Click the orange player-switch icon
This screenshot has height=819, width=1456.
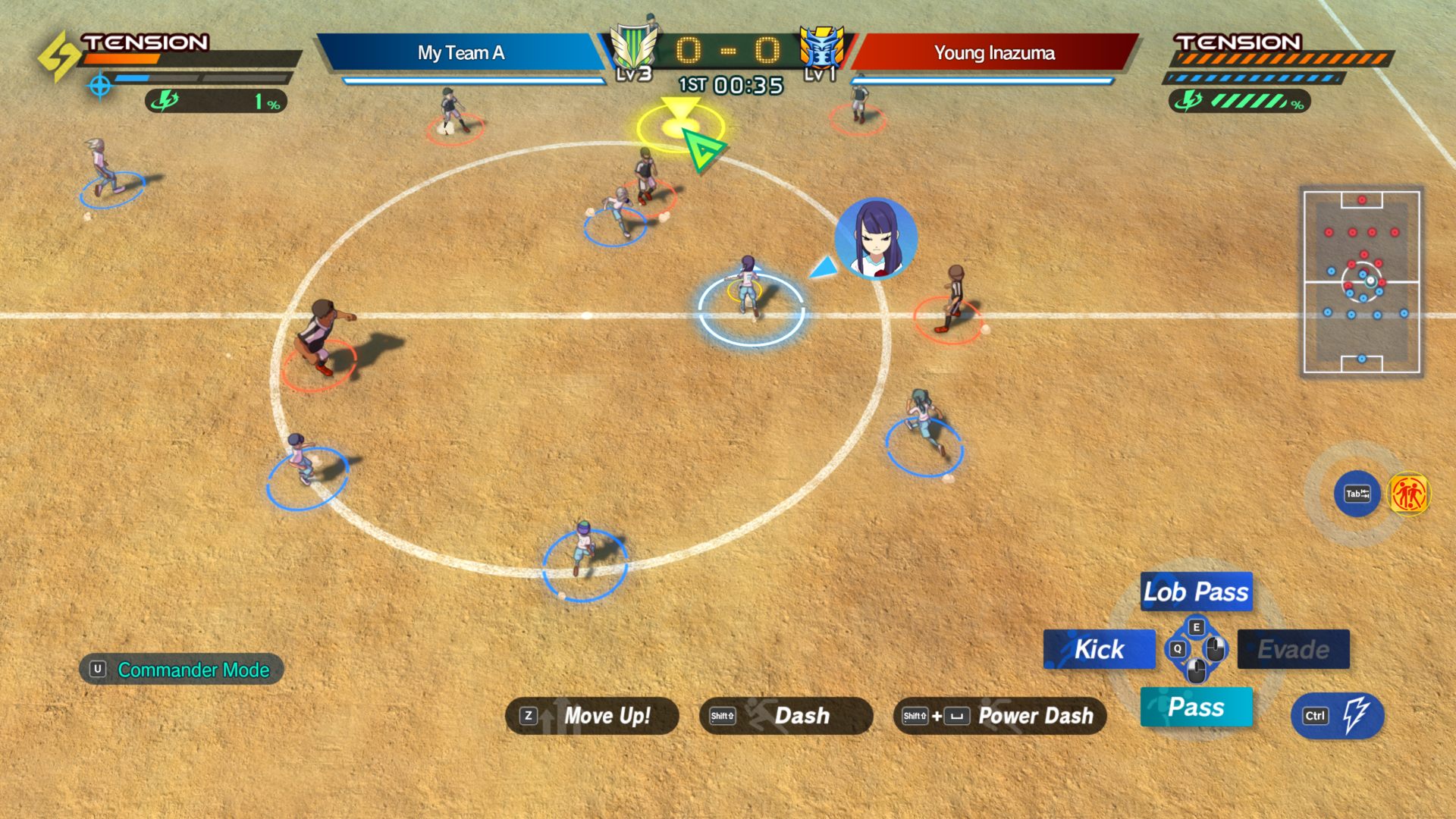tap(1408, 494)
